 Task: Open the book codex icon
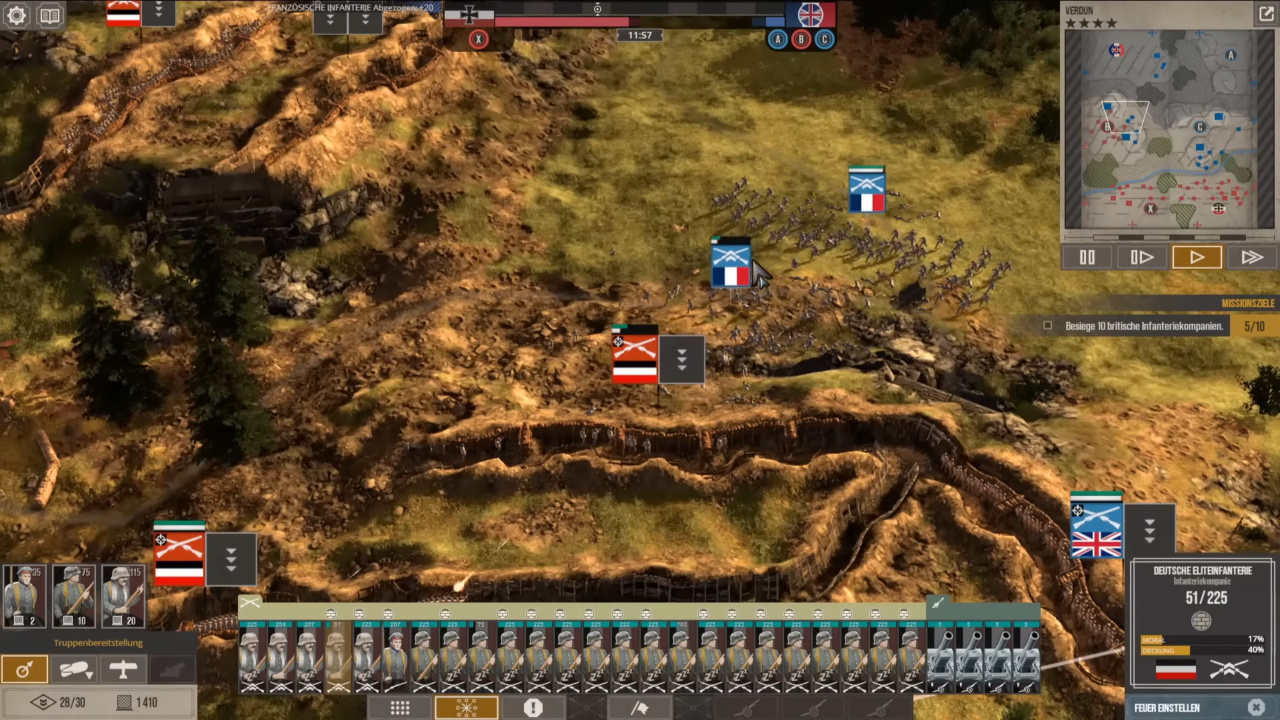[x=49, y=16]
